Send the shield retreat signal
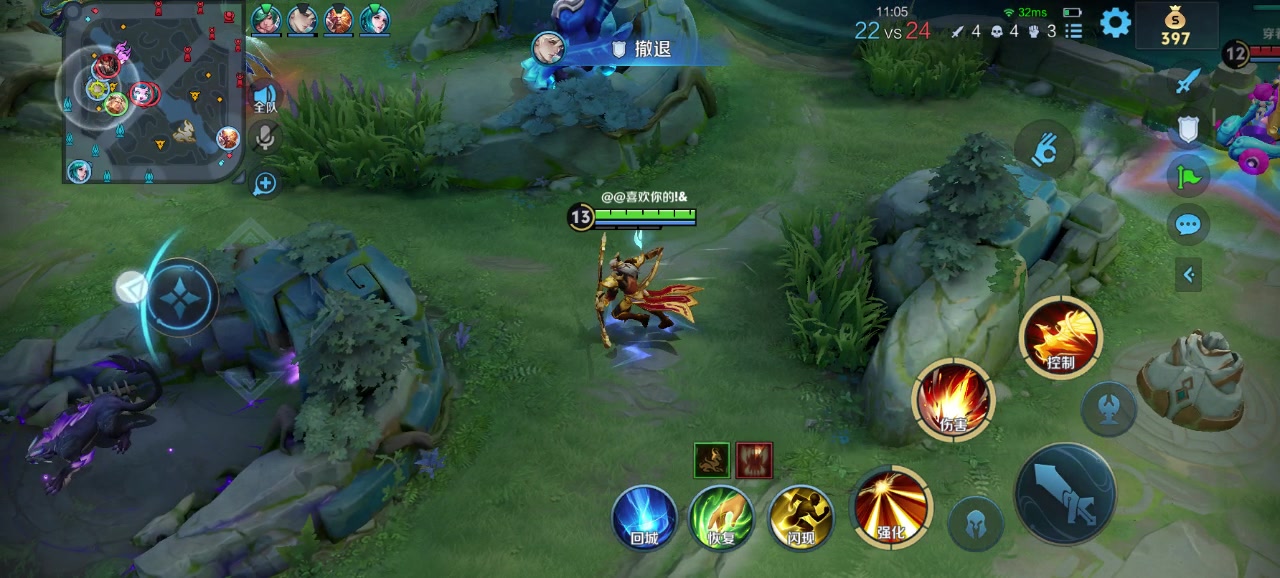Viewport: 1280px width, 578px height. [x=1188, y=129]
